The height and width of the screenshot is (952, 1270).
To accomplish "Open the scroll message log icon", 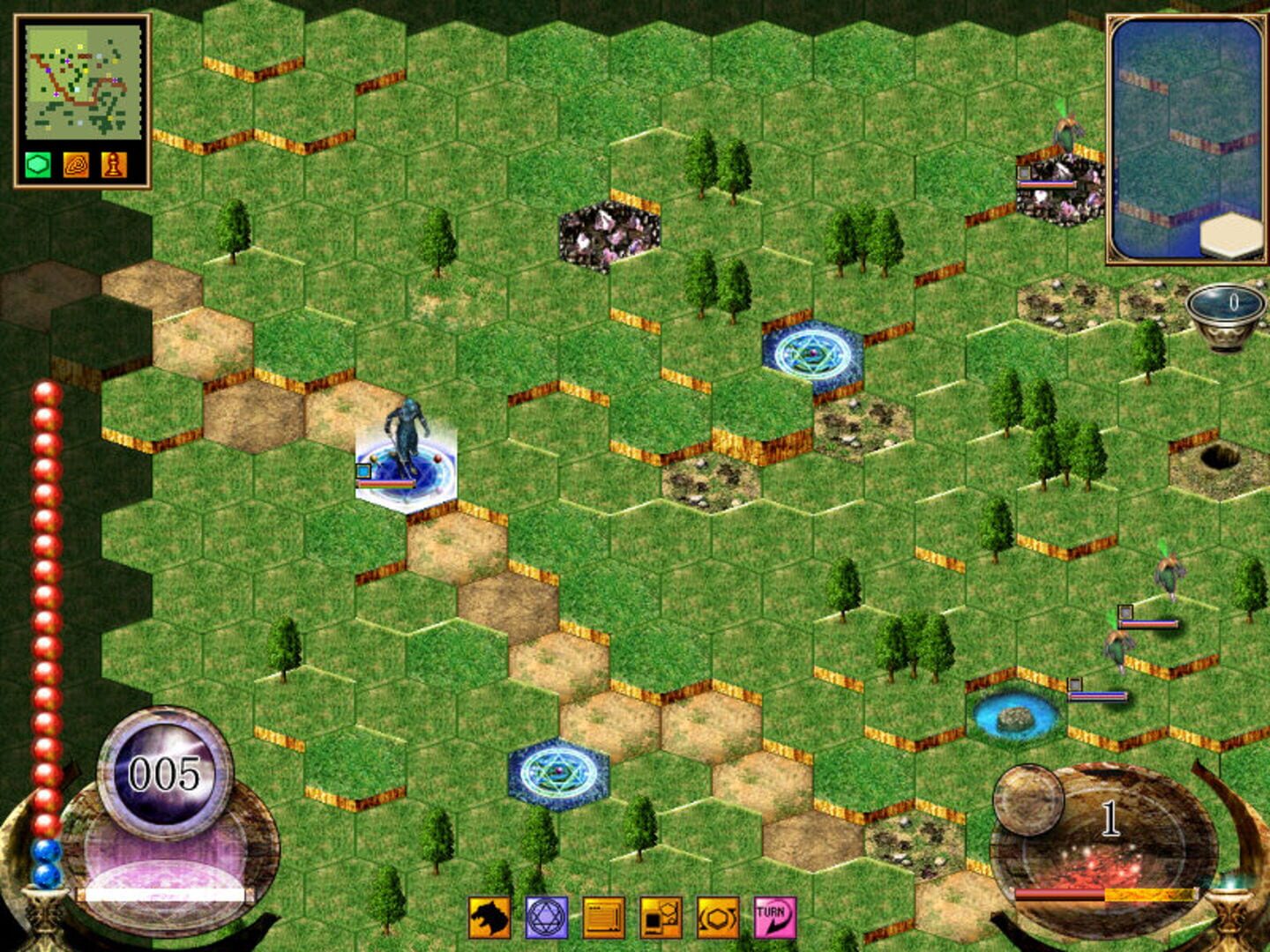I will pos(603,918).
